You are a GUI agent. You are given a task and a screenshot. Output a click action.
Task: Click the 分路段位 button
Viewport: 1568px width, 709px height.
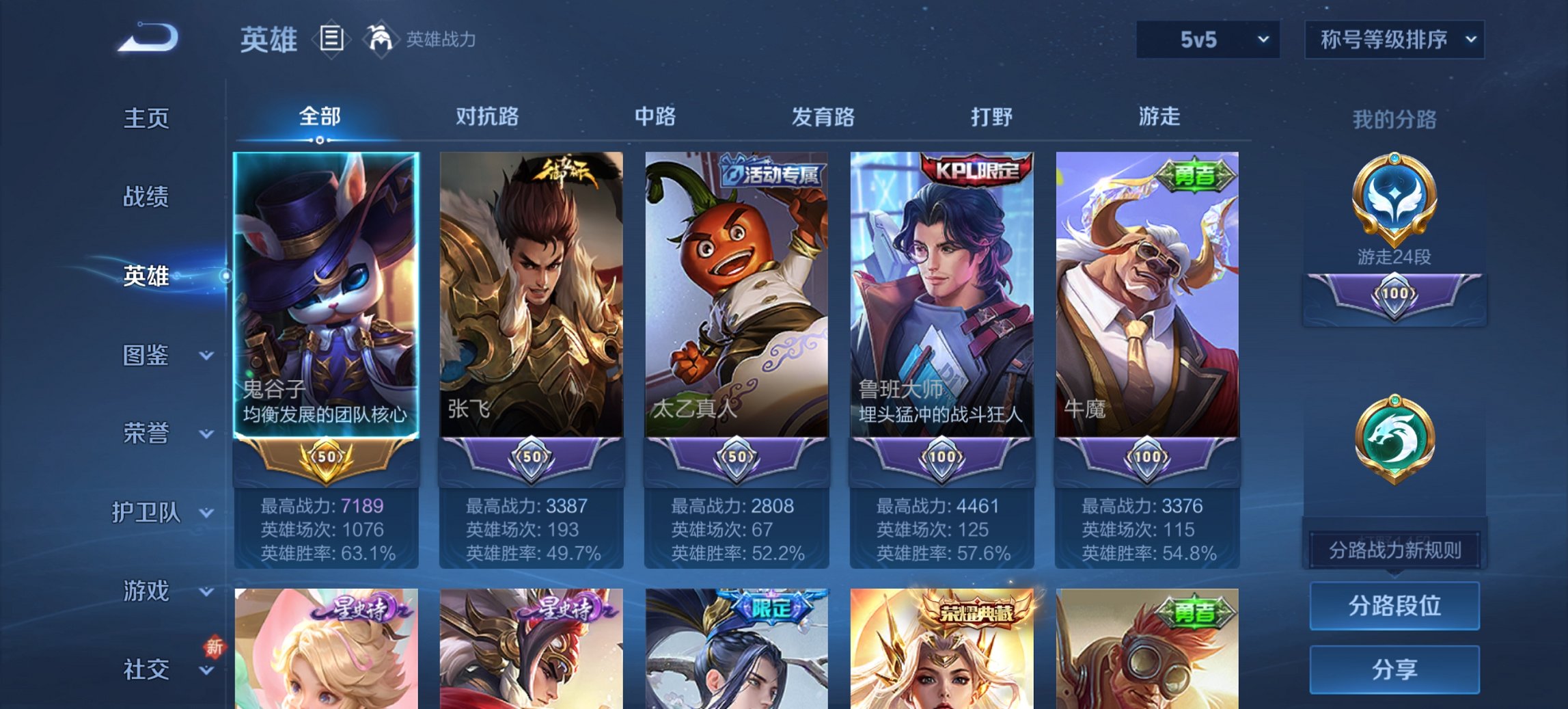pyautogui.click(x=1394, y=606)
